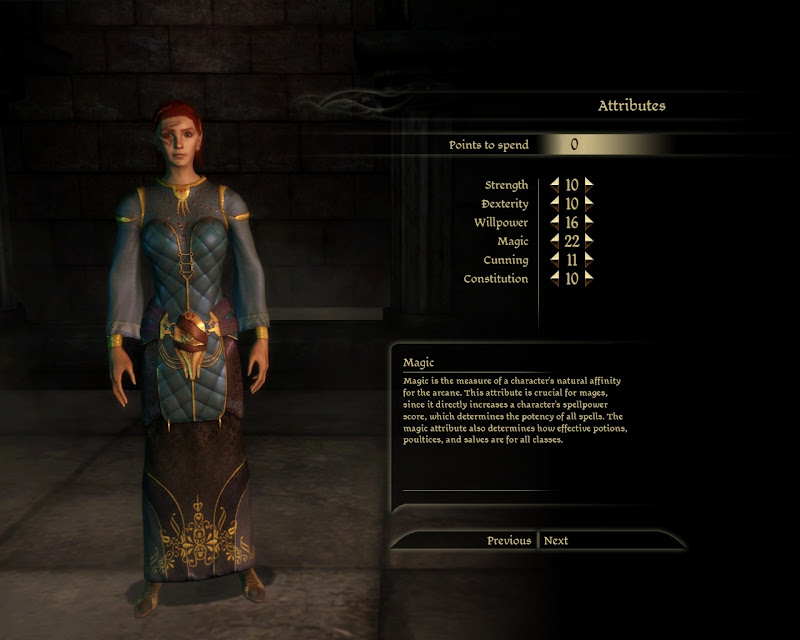Viewport: 800px width, 640px height.
Task: Show the Constitution attribute description
Action: point(496,279)
